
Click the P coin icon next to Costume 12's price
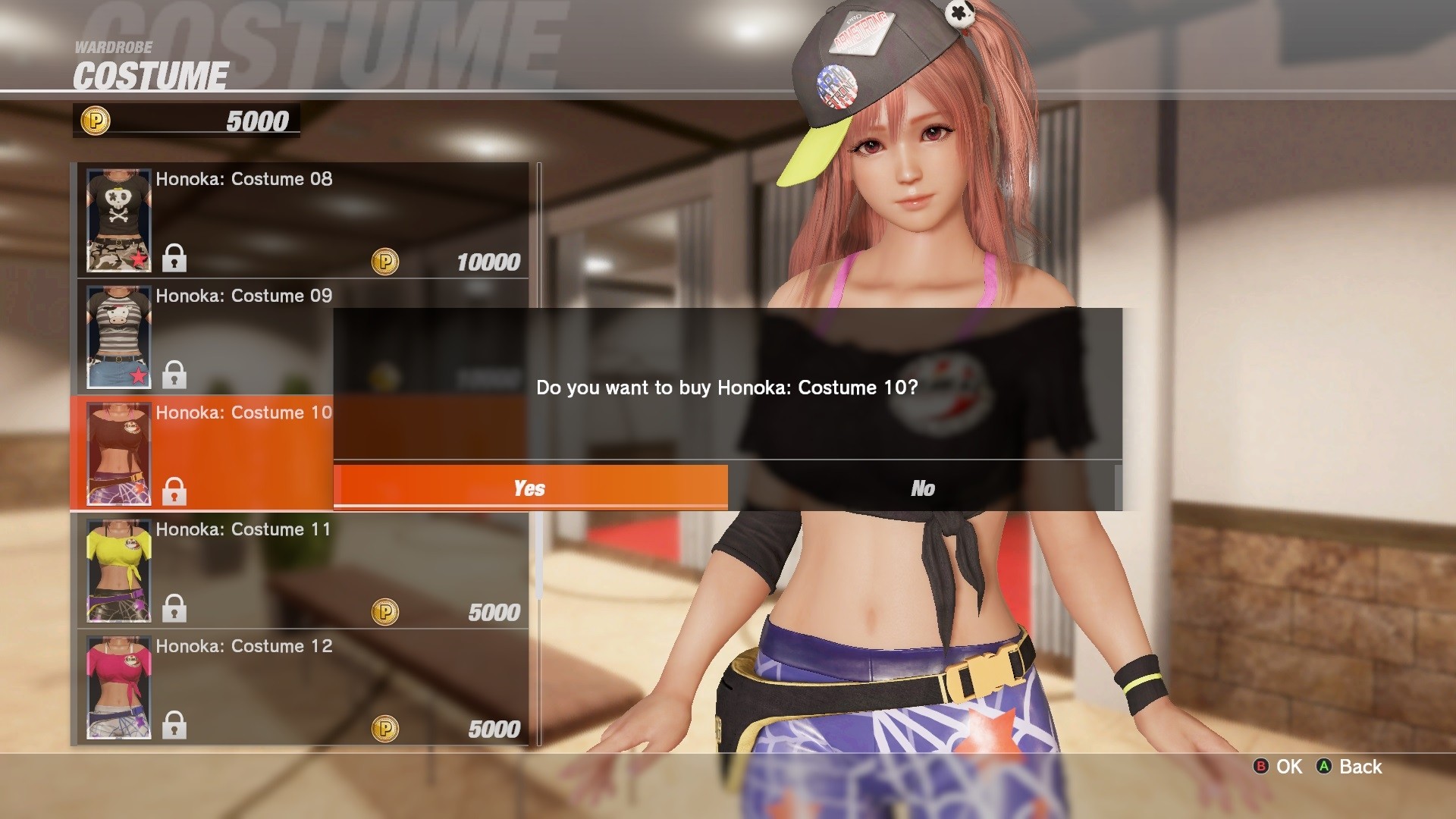(385, 729)
